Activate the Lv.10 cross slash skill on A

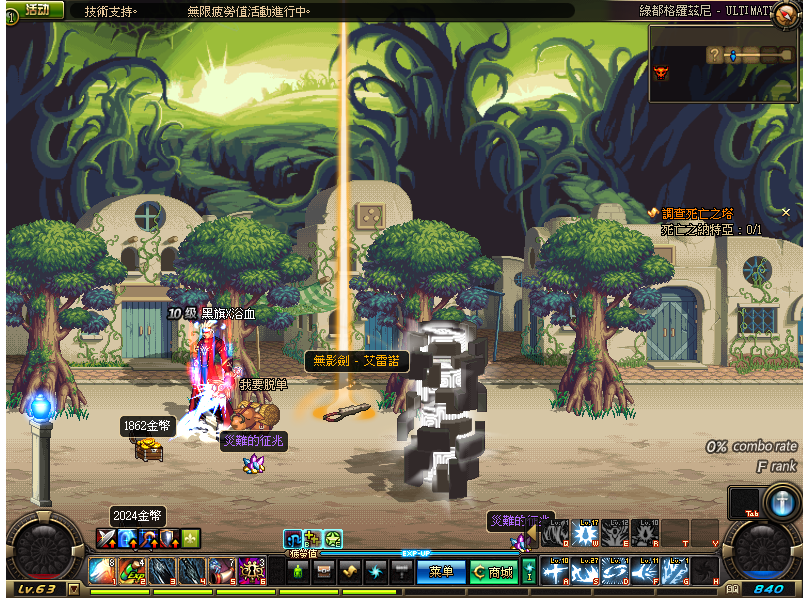point(555,571)
